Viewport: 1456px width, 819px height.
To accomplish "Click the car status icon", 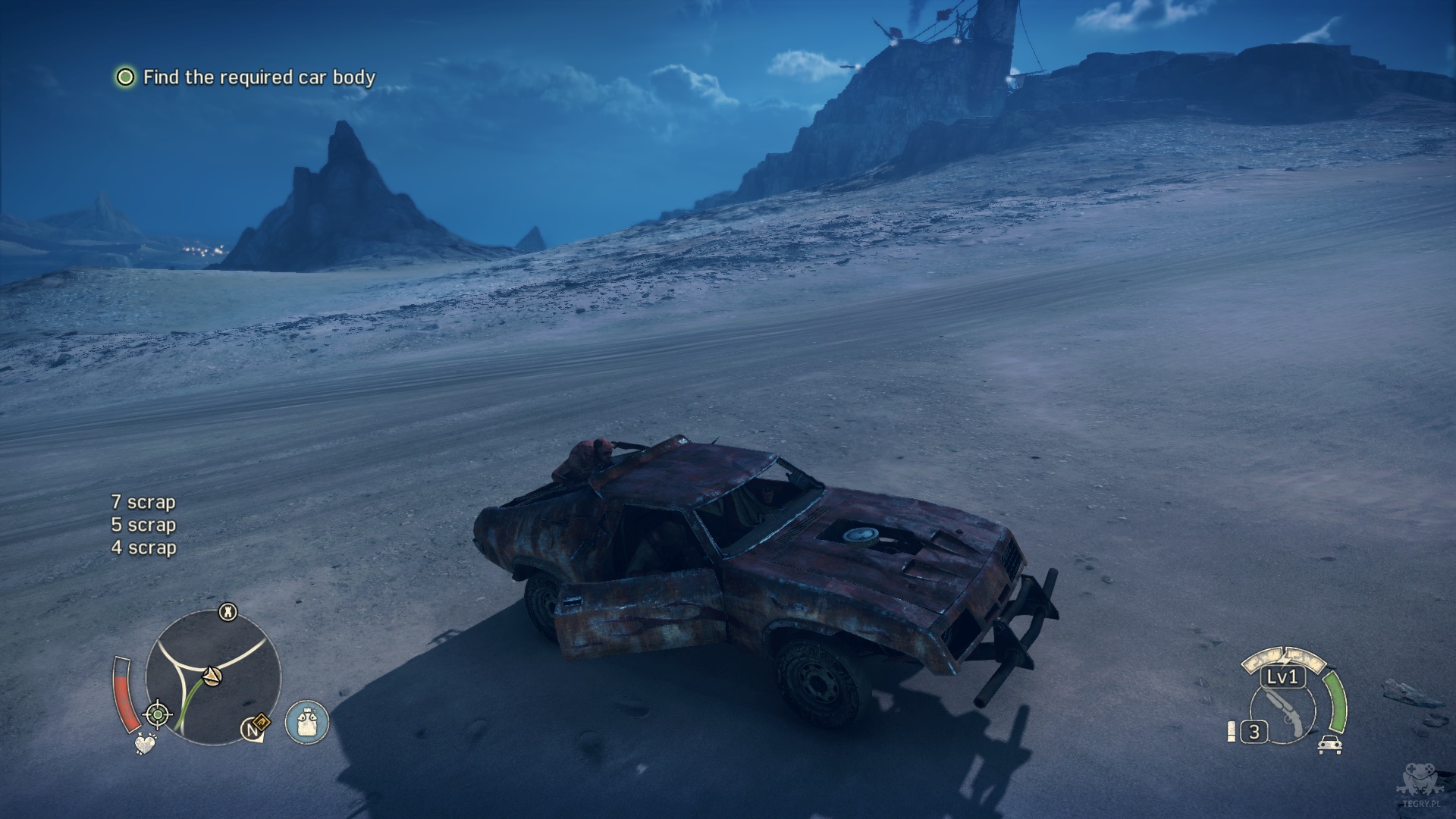I will pyautogui.click(x=1328, y=744).
